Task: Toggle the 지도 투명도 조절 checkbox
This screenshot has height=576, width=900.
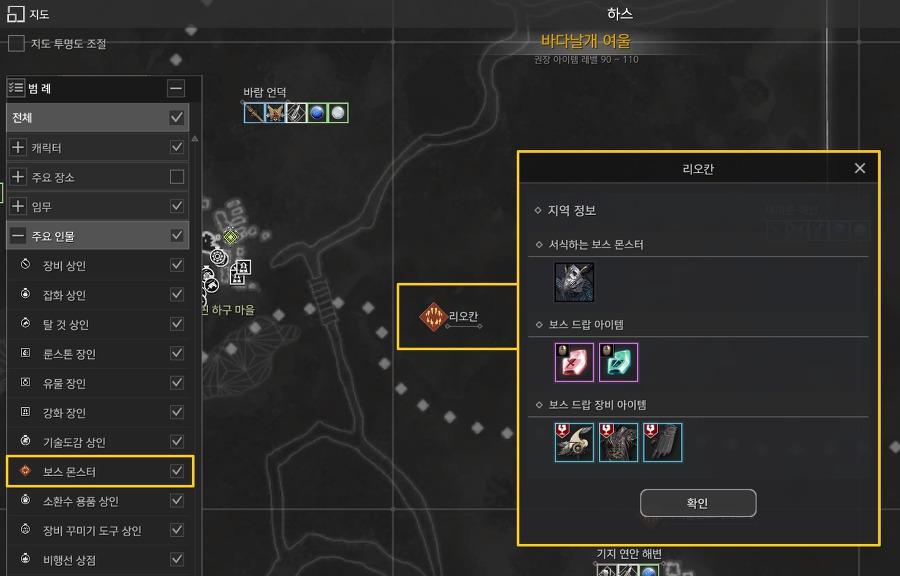Action: (x=16, y=44)
